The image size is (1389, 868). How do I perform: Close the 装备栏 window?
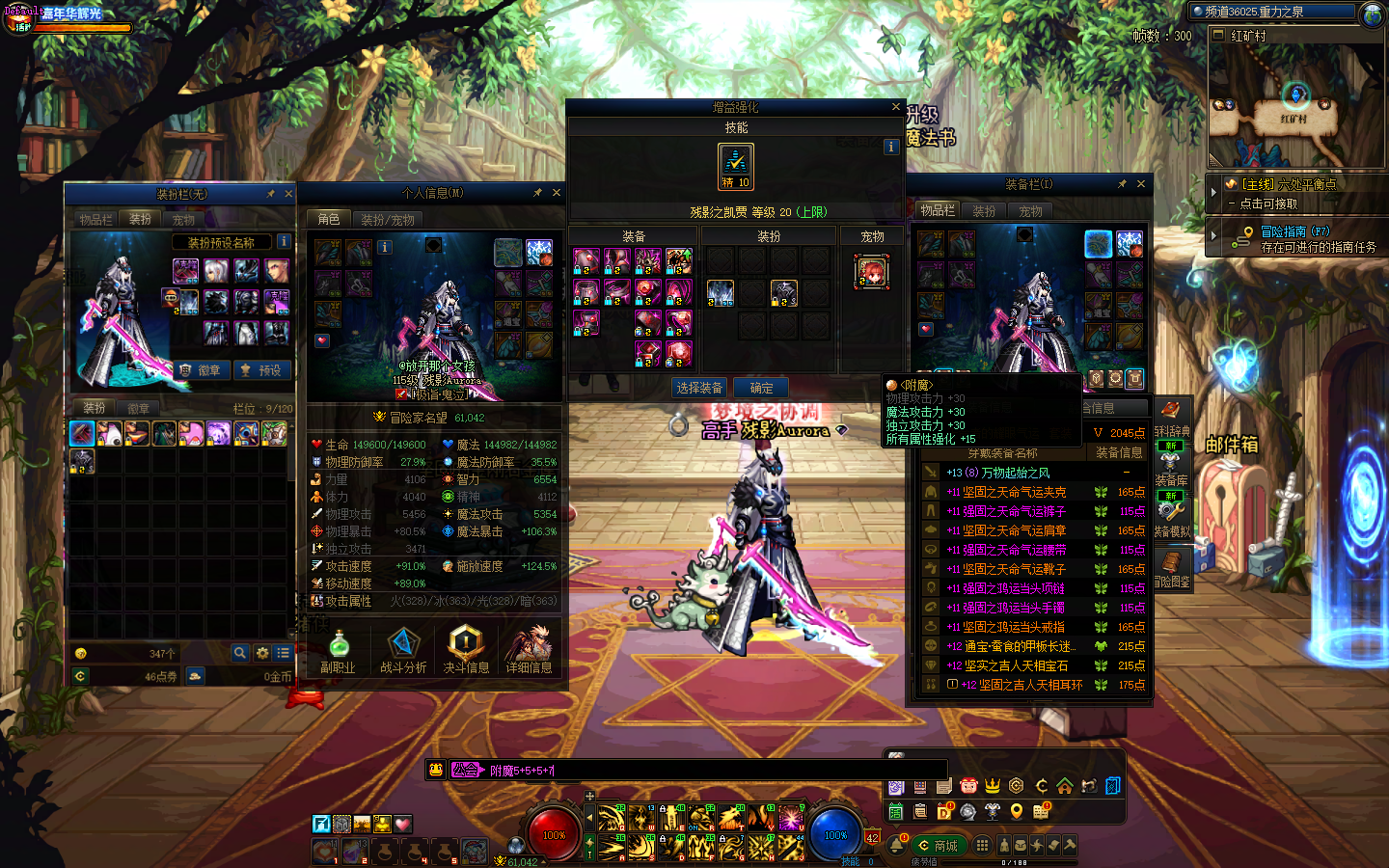(x=1141, y=184)
